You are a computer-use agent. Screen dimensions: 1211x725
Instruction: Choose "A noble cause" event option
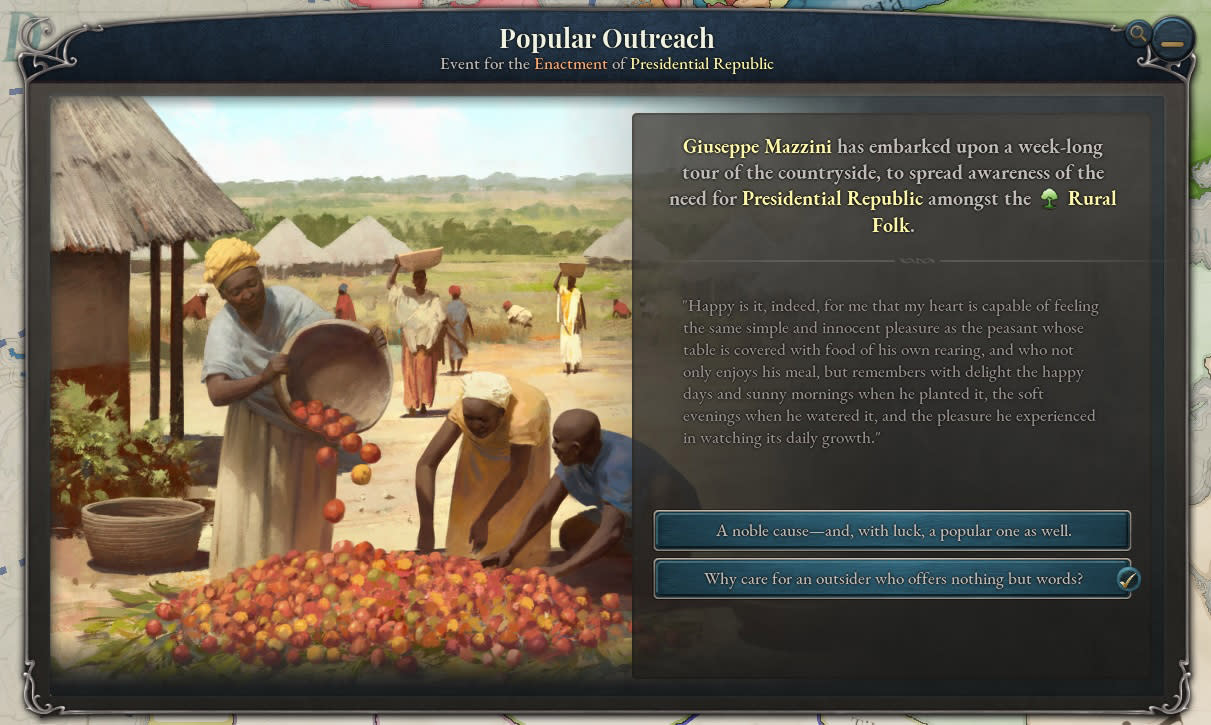coord(892,531)
